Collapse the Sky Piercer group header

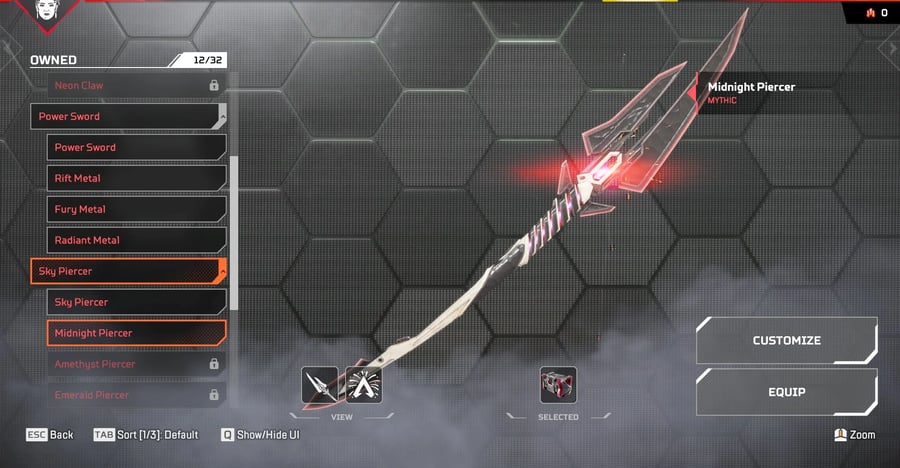(128, 271)
